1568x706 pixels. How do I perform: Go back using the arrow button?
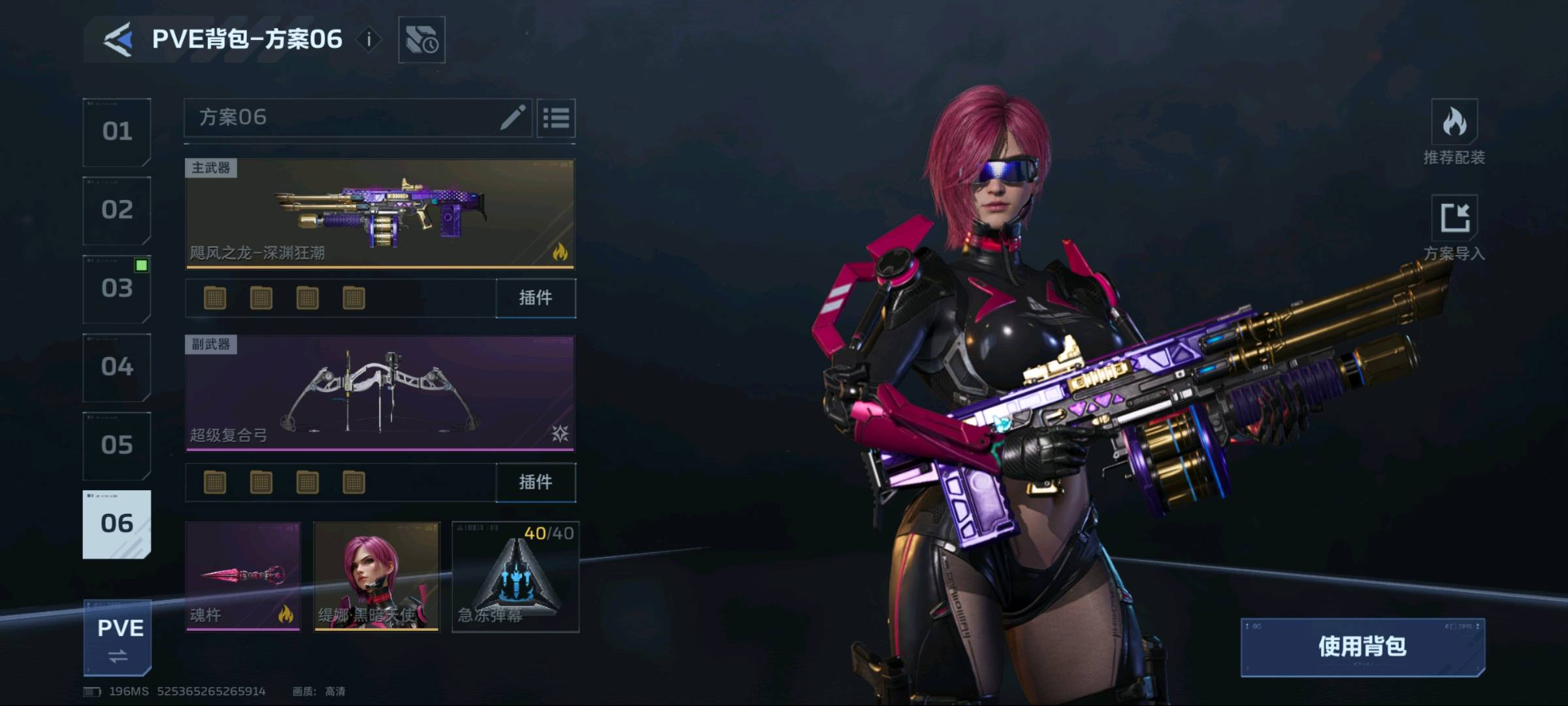click(118, 40)
